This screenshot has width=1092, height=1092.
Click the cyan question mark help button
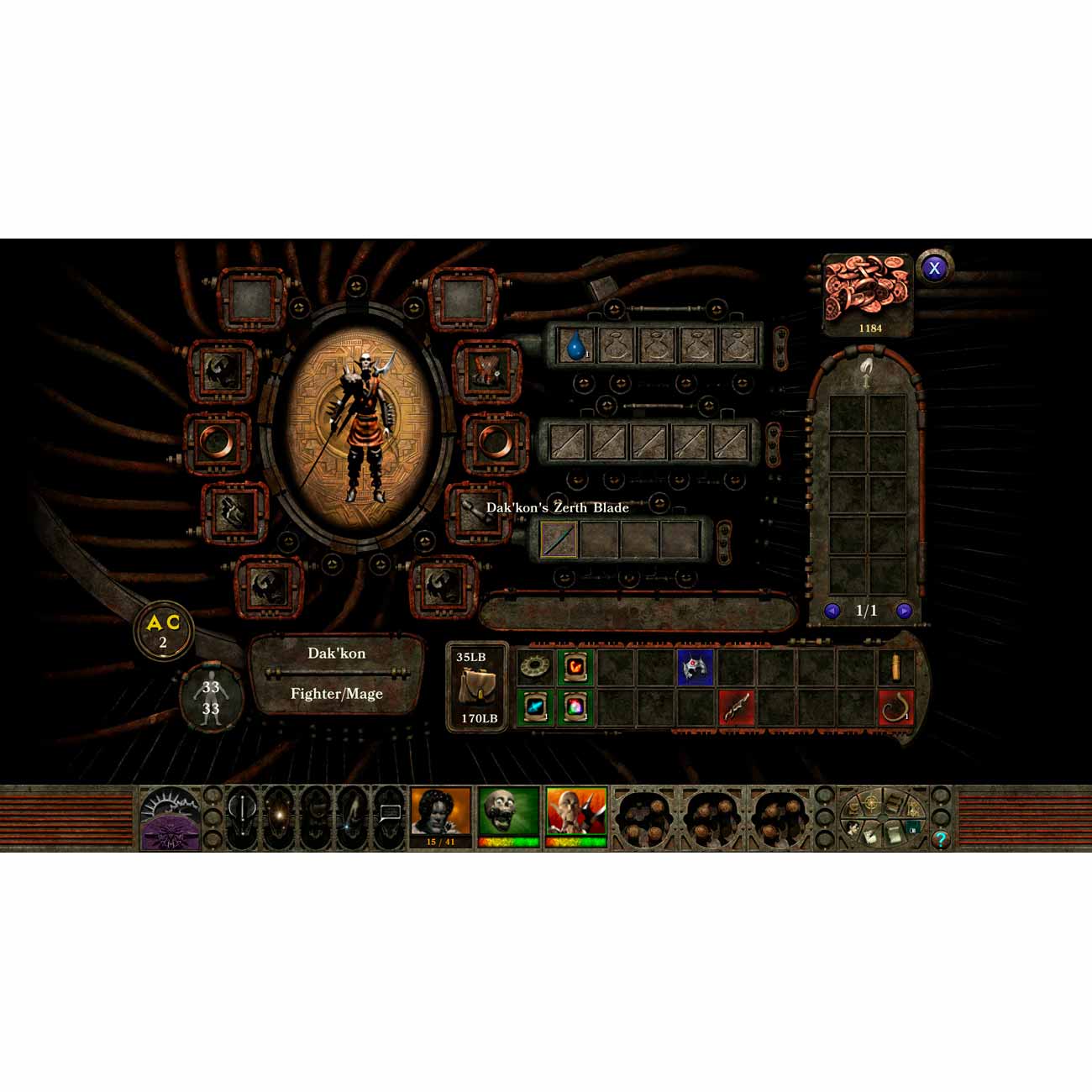point(941,838)
